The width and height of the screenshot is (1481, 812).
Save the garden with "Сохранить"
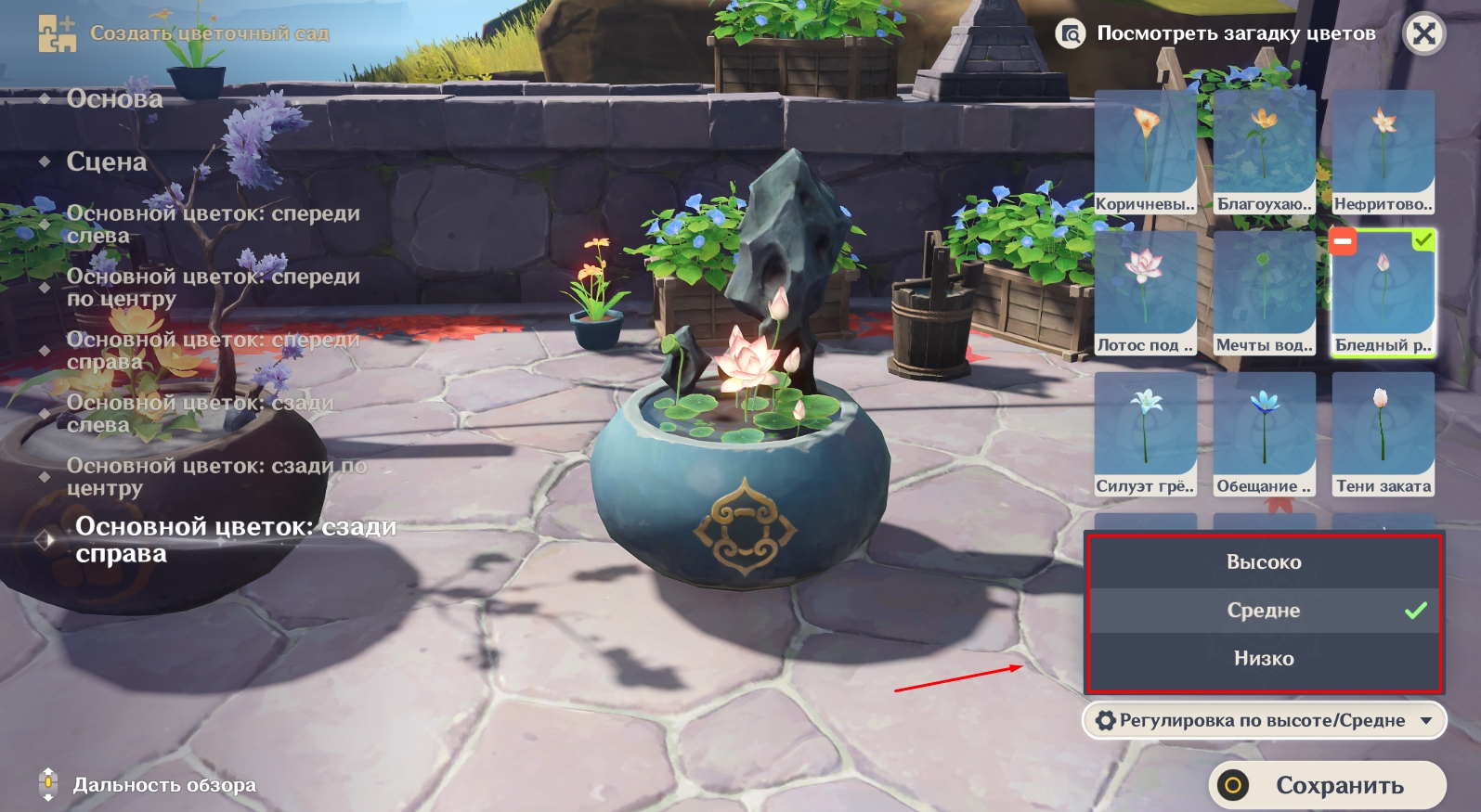pos(1327,786)
